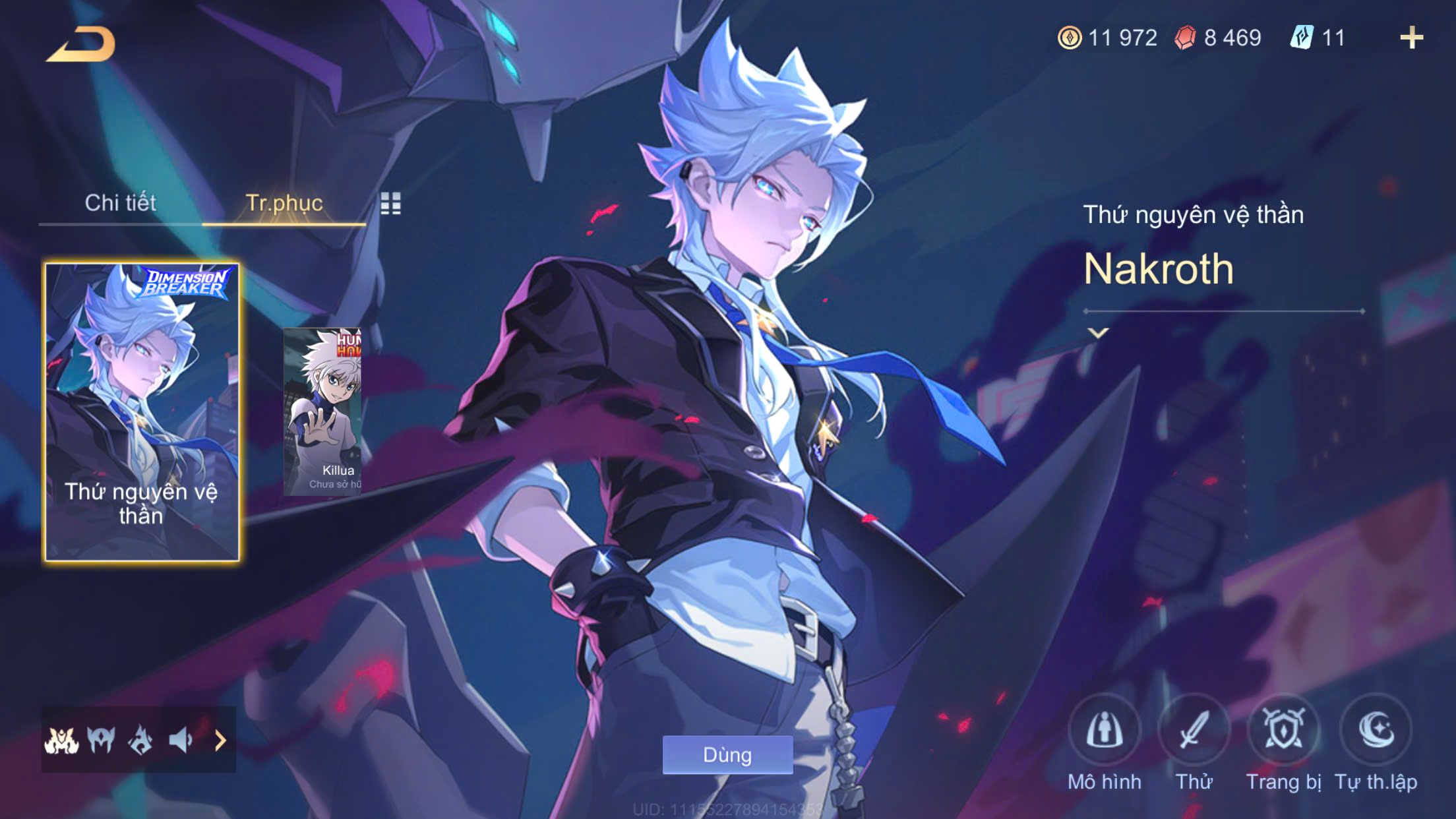Select the first flame-crown effect icon
Viewport: 1456px width, 819px height.
(62, 741)
